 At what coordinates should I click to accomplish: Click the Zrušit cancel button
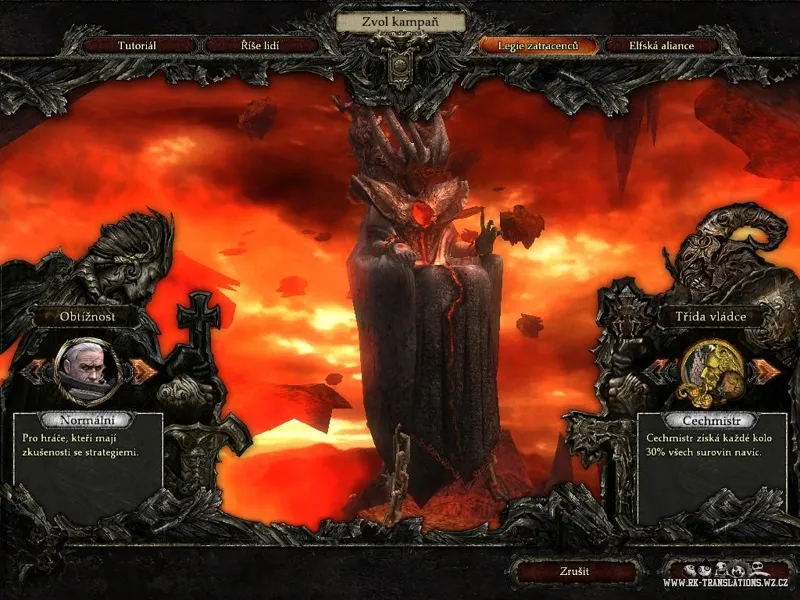point(574,572)
